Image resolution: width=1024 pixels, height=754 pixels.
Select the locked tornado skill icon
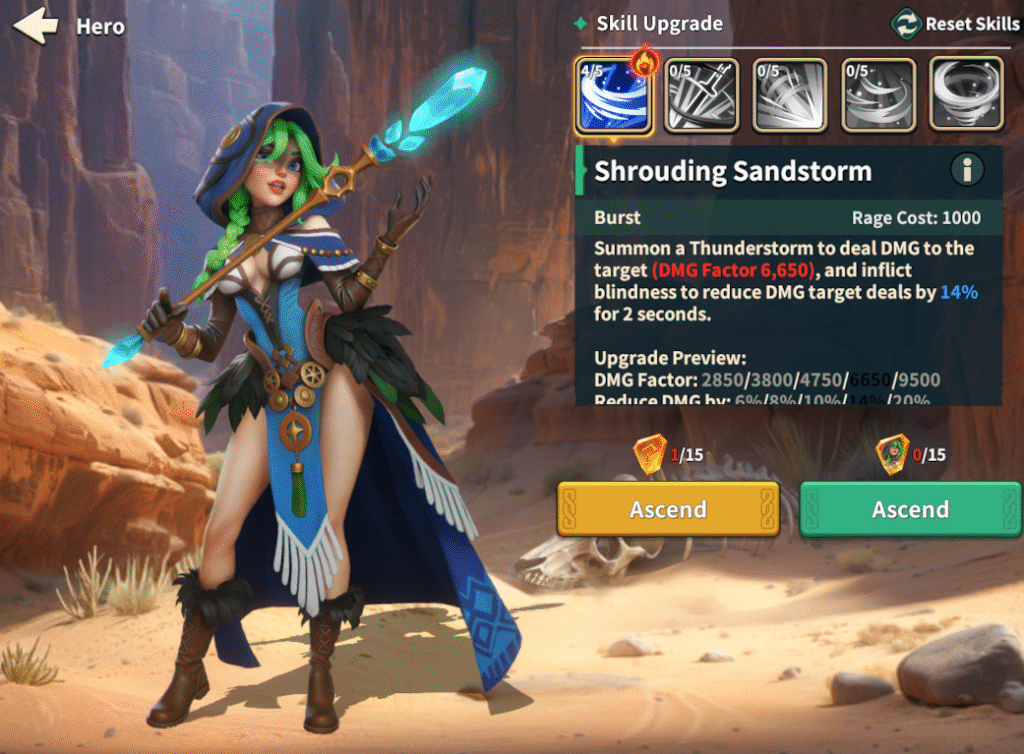[x=966, y=96]
